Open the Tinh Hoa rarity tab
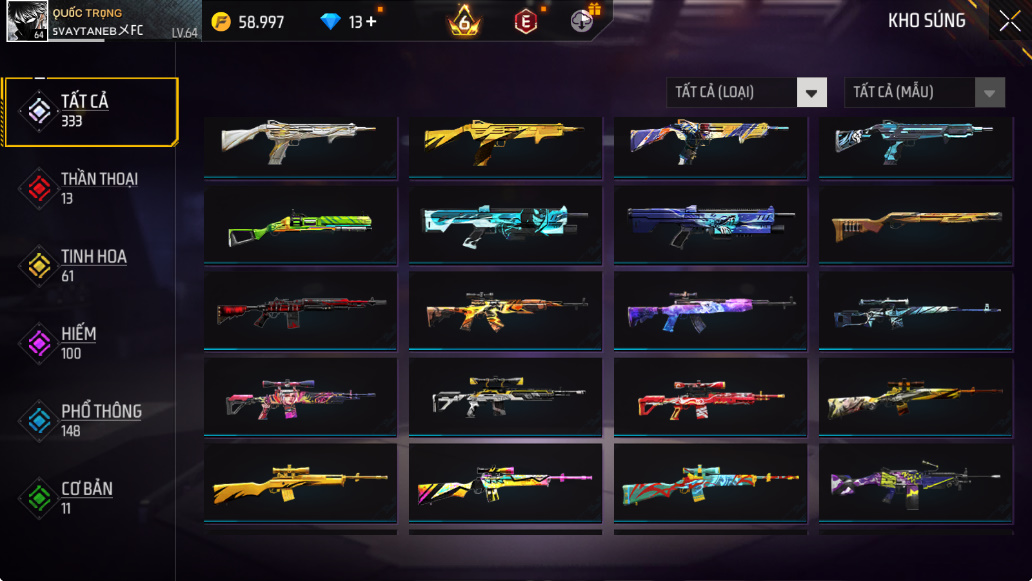1032x581 pixels. click(91, 265)
